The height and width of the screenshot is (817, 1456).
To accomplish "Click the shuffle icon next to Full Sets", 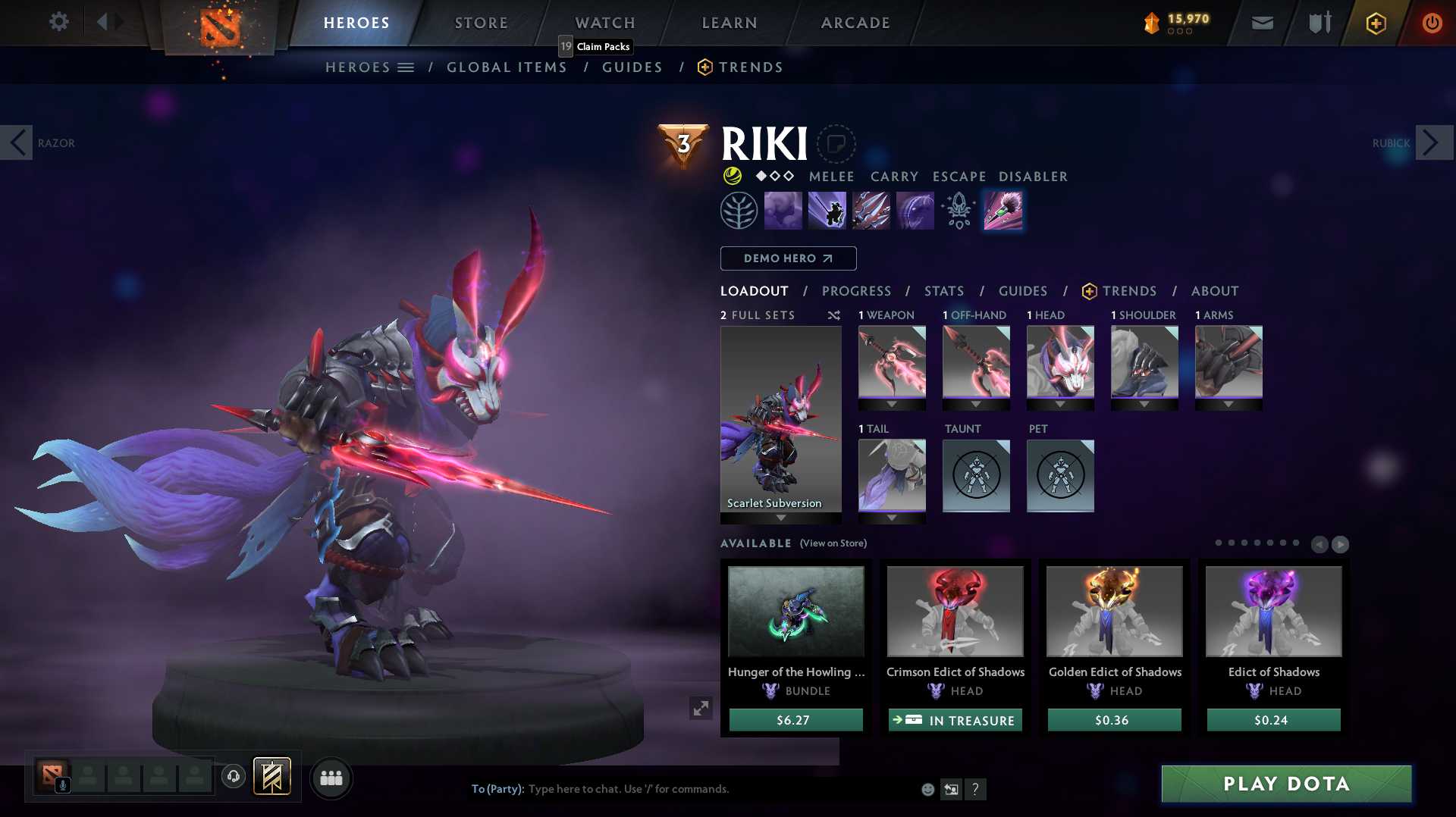I will click(x=833, y=315).
